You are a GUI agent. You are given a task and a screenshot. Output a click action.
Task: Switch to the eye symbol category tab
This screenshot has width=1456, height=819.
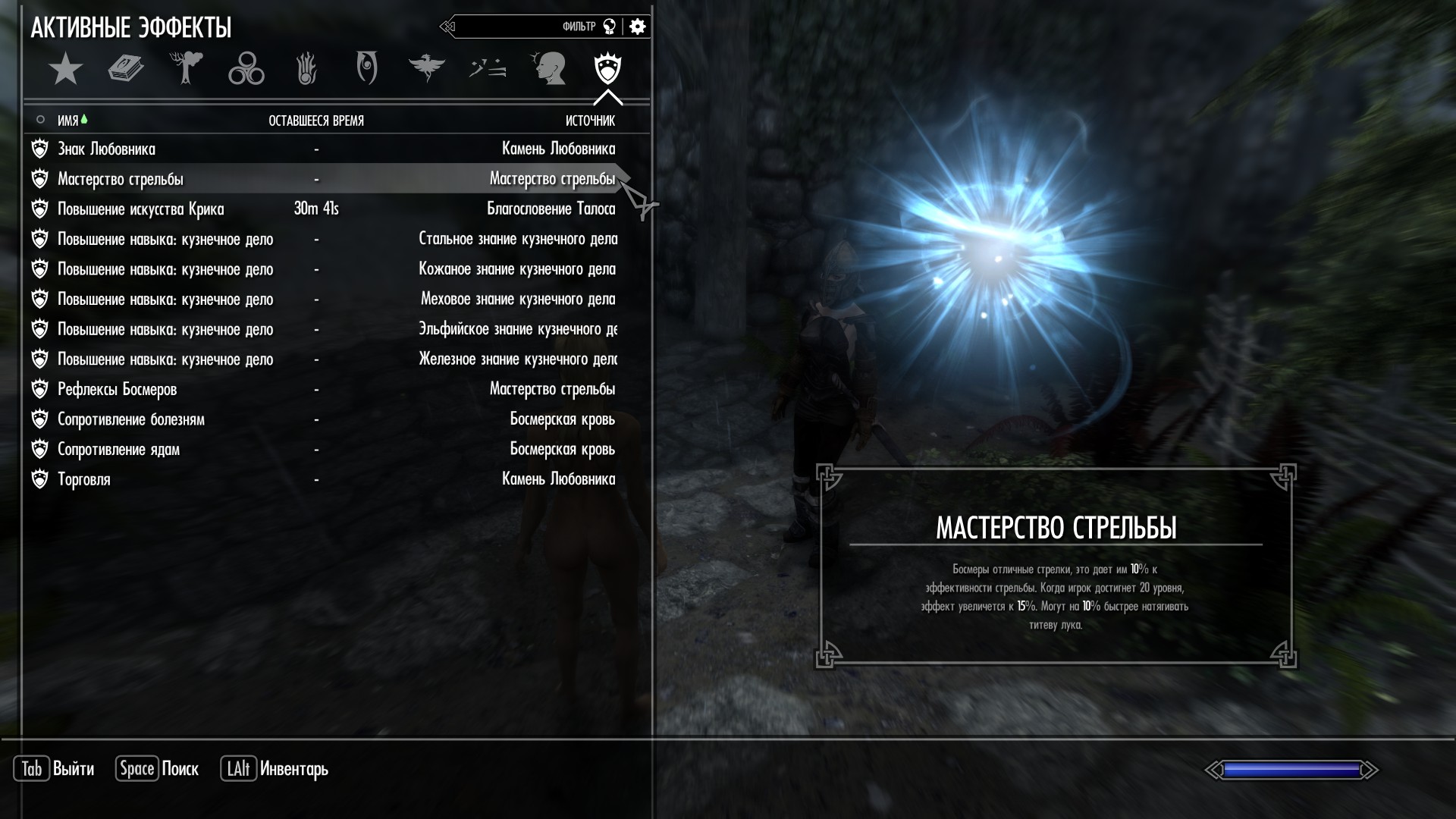click(x=367, y=69)
